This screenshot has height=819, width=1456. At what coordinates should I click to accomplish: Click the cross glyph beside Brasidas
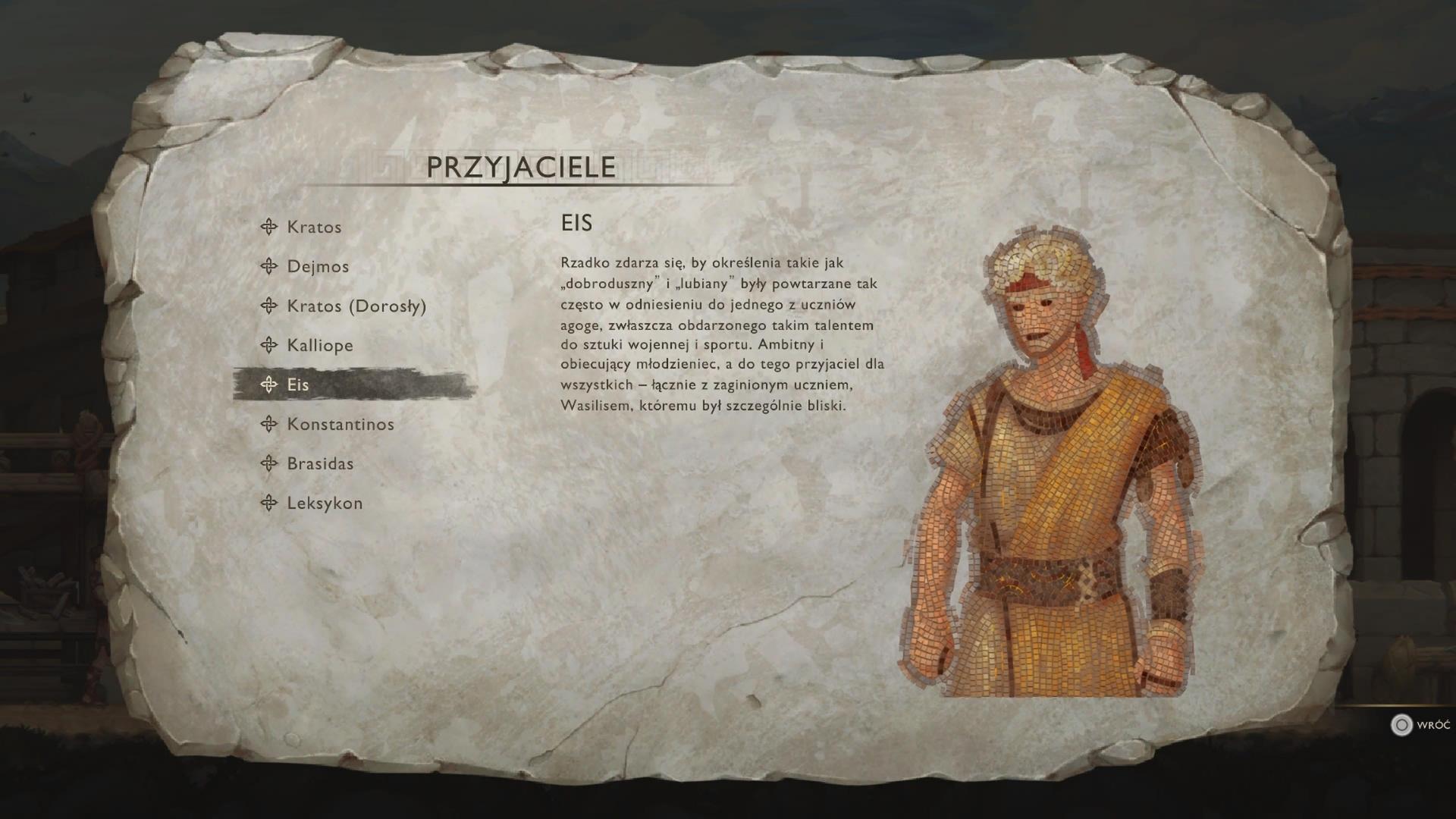point(268,463)
